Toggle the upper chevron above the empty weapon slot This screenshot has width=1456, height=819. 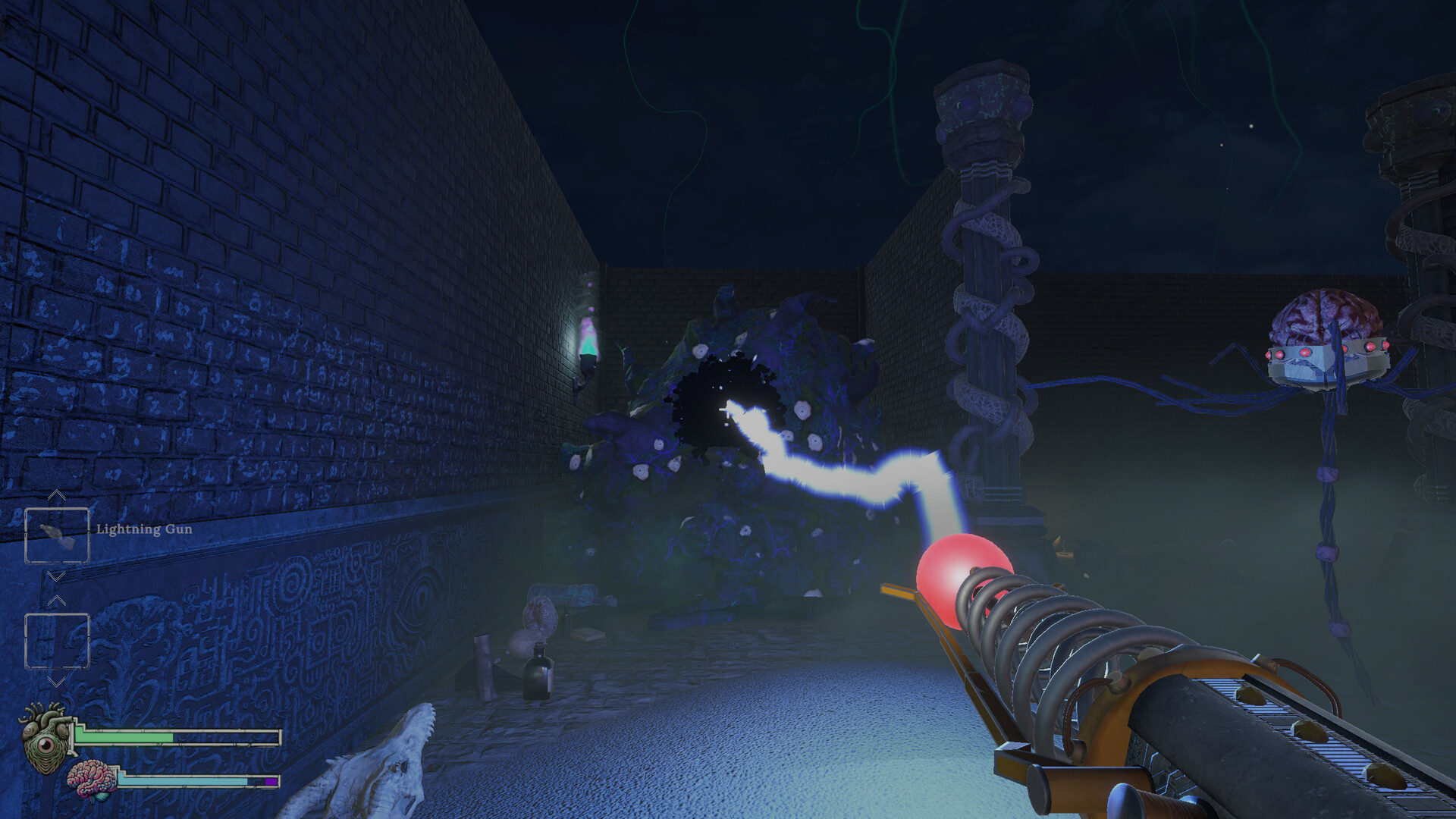[x=56, y=599]
